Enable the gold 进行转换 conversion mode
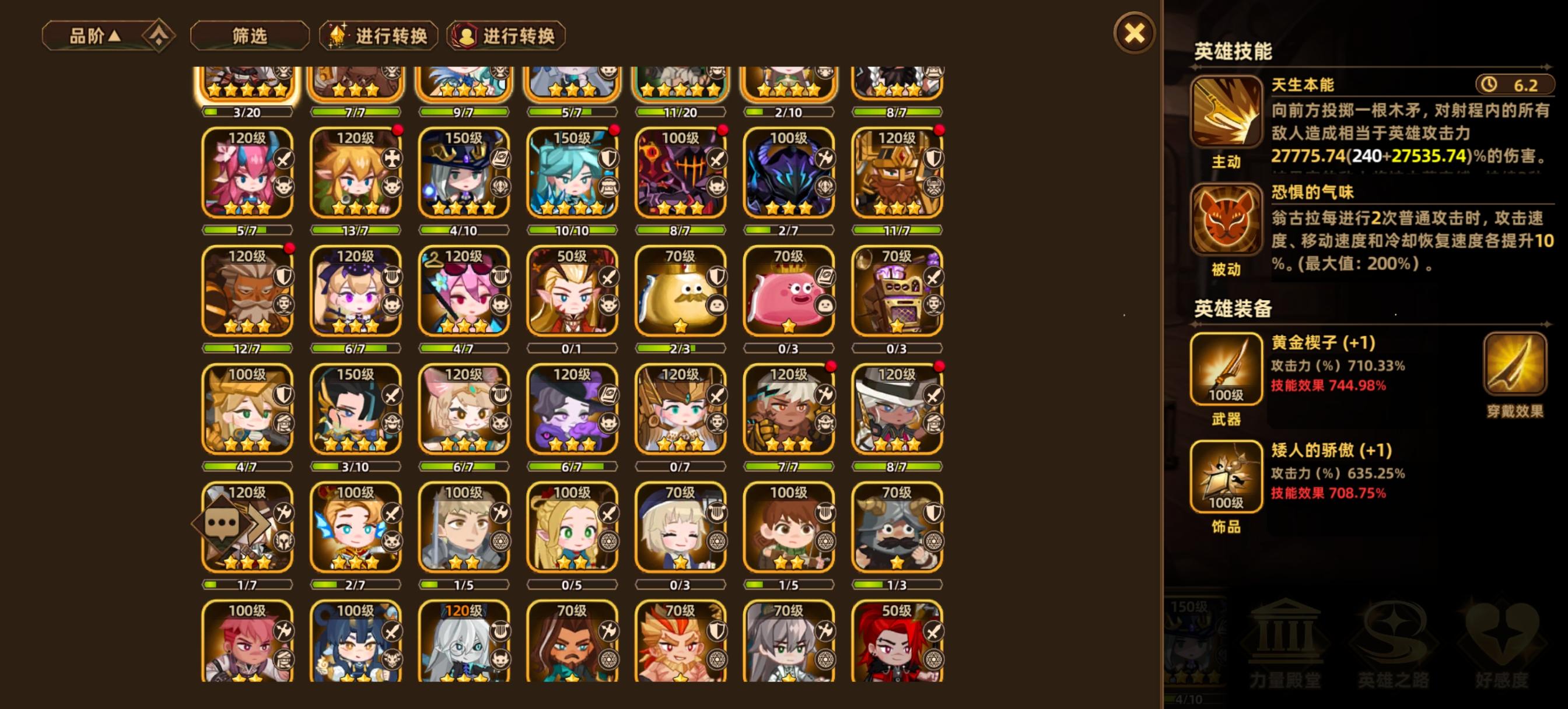The image size is (1568, 709). point(377,37)
